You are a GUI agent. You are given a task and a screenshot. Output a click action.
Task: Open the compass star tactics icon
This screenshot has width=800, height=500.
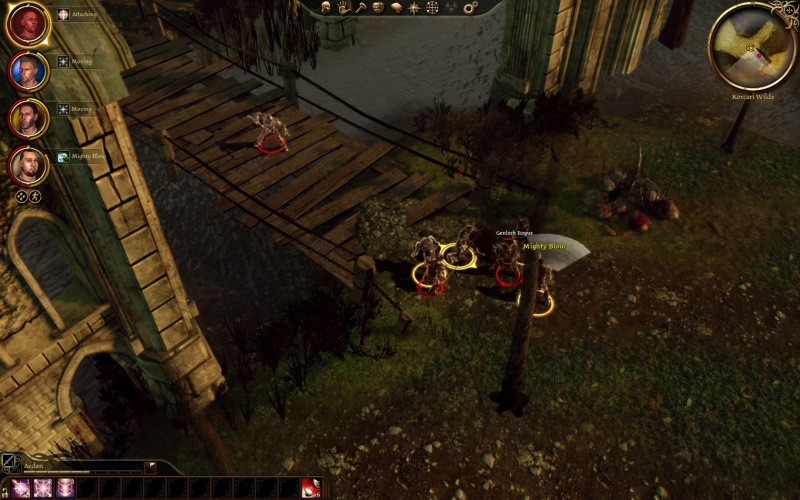(x=414, y=7)
